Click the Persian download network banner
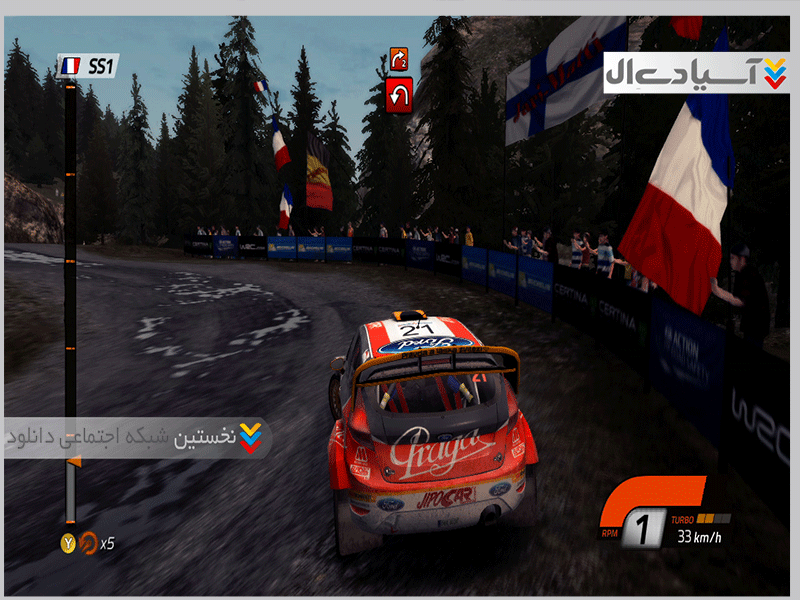This screenshot has width=800, height=600. point(136,437)
